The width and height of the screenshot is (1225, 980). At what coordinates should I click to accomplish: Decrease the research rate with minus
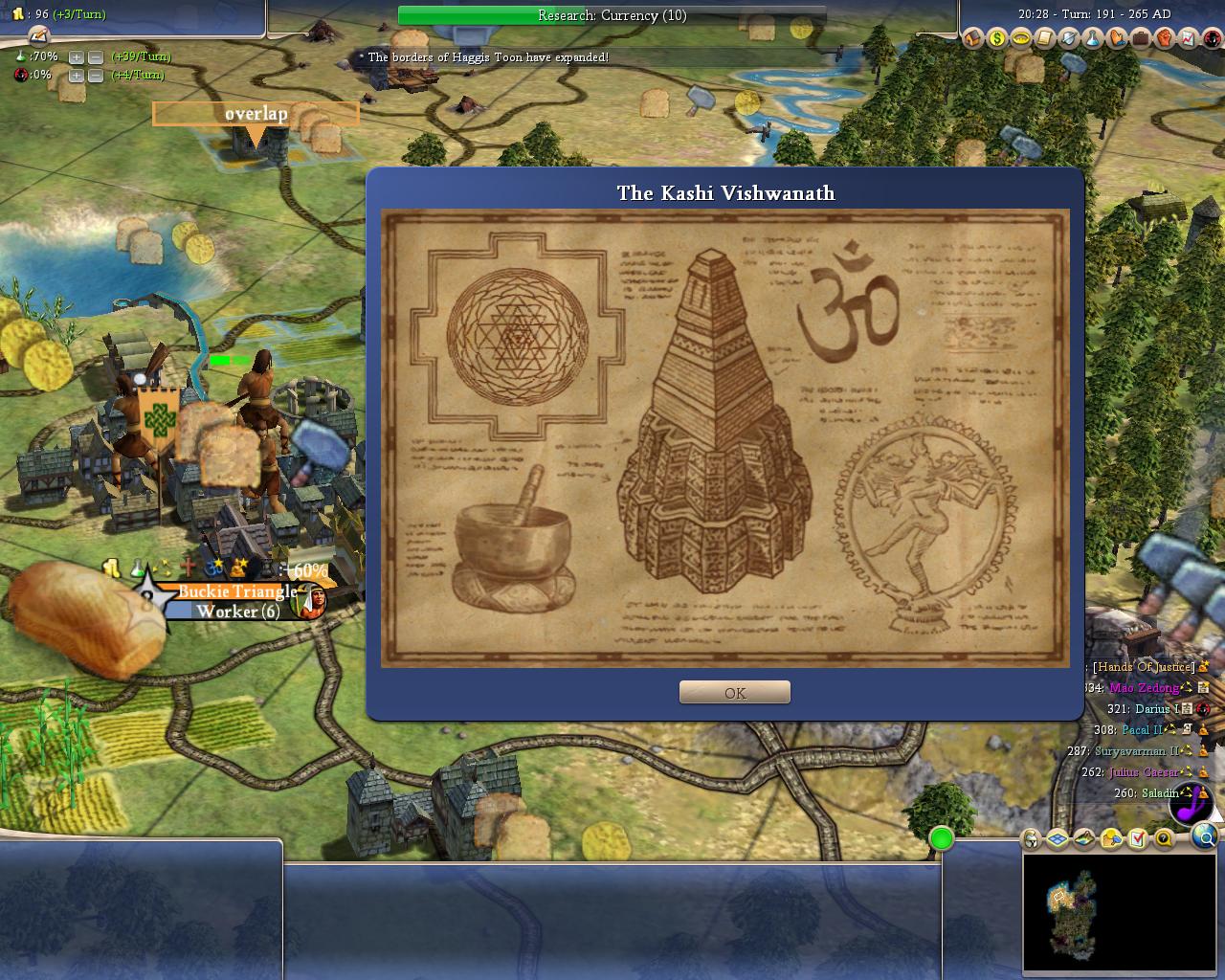[95, 57]
